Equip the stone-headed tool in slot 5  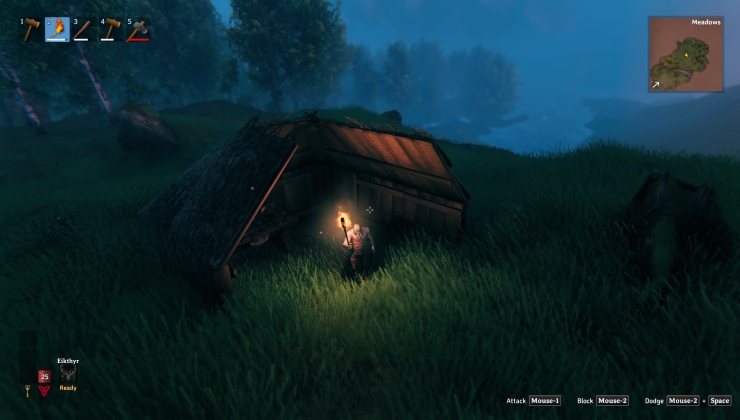[137, 29]
